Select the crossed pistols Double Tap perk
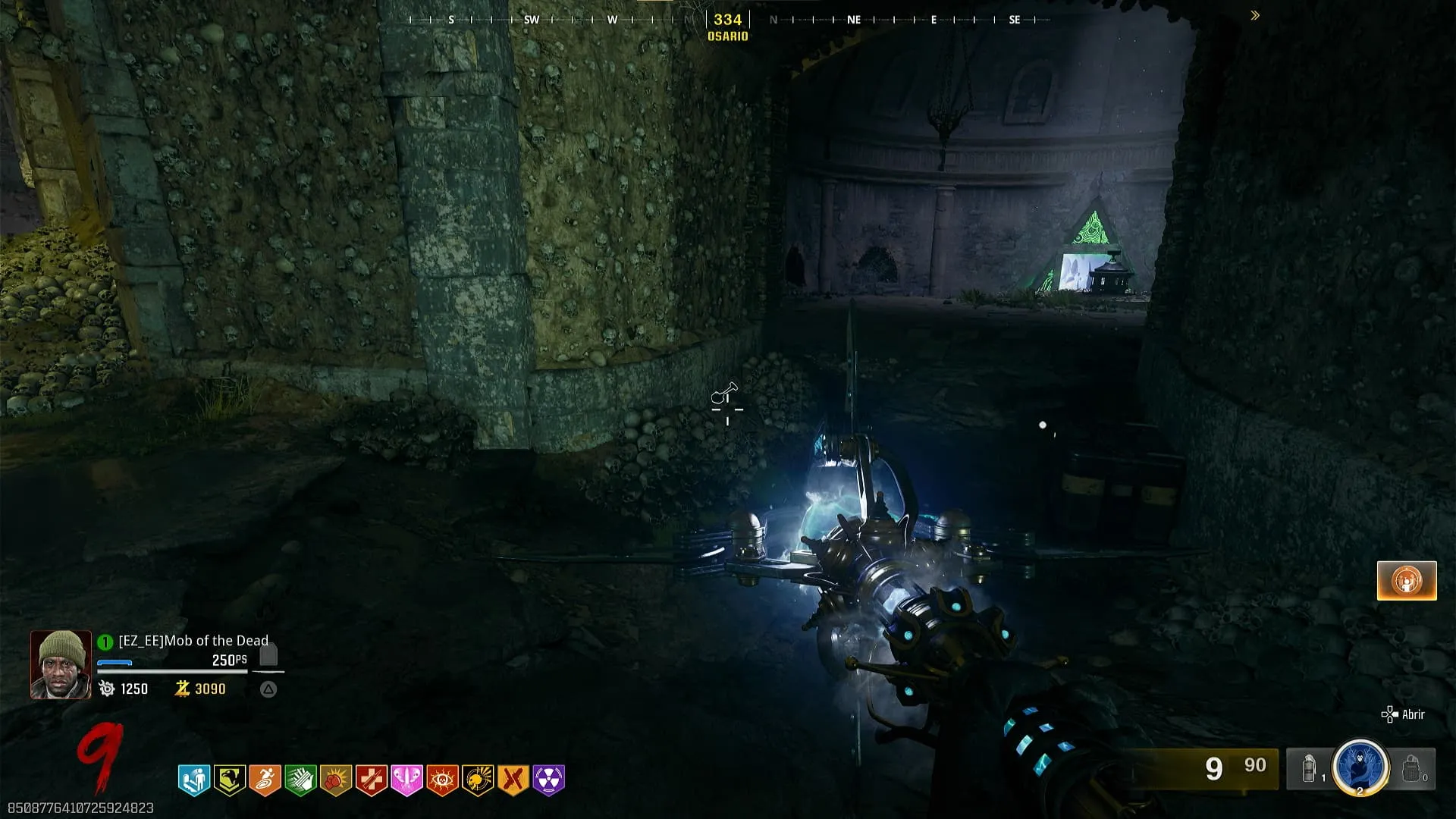 pos(513,780)
